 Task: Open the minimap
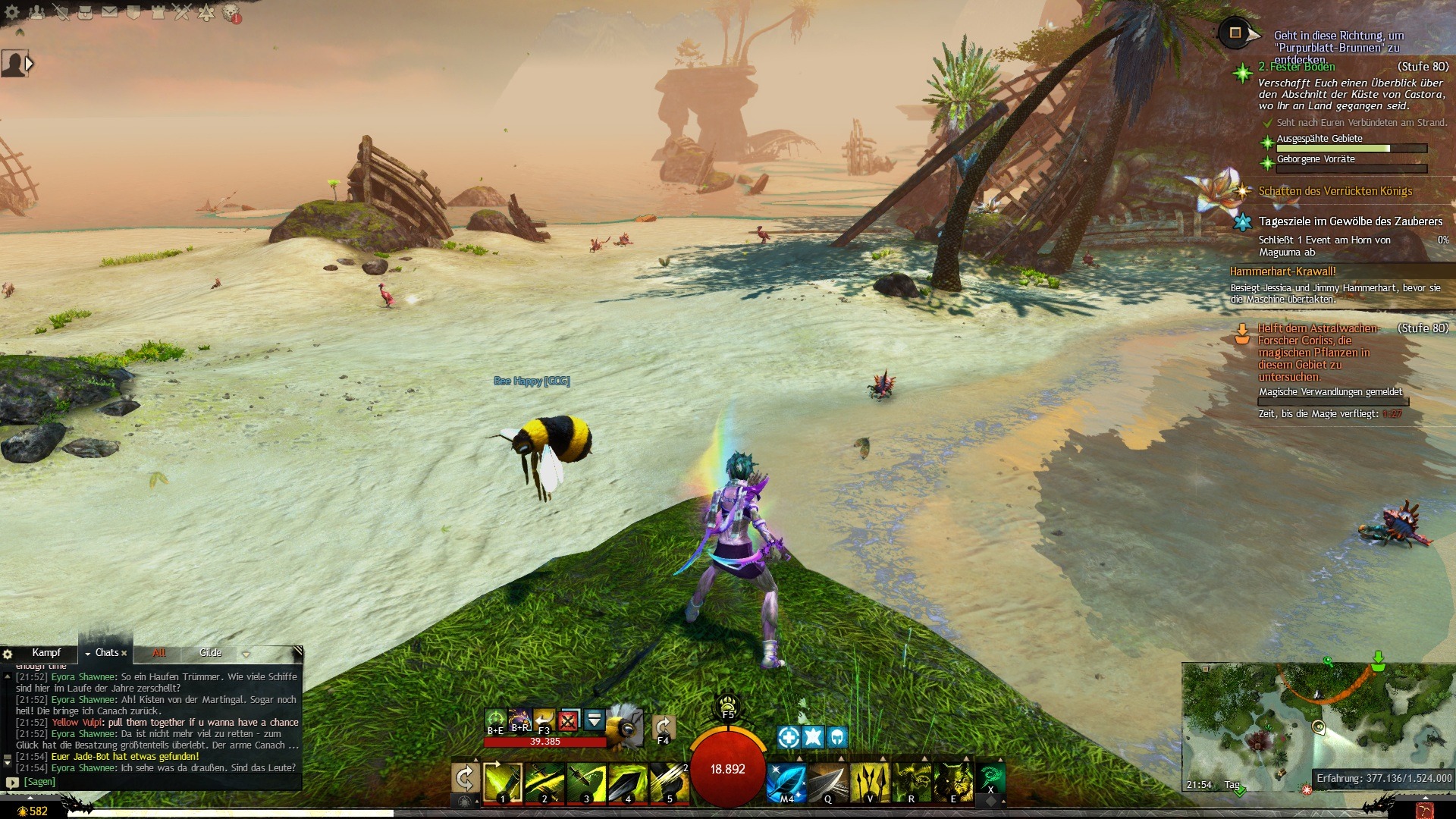click(x=1318, y=726)
